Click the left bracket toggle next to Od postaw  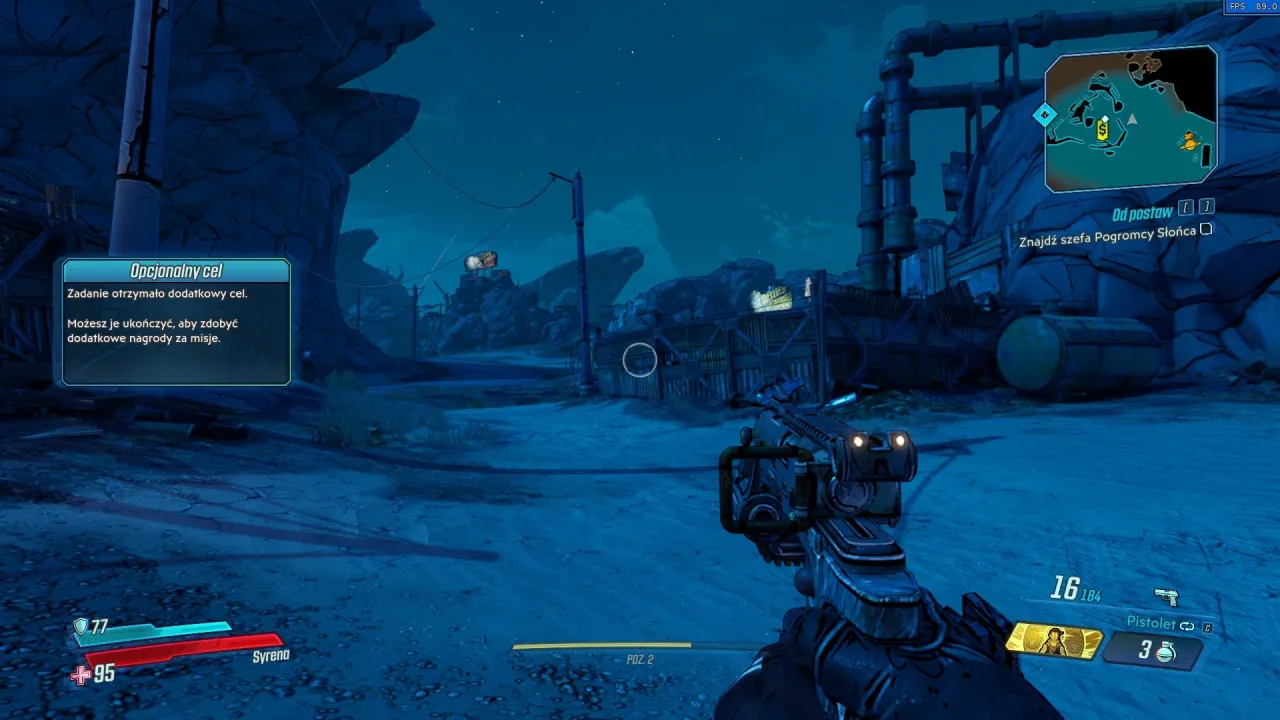tap(1185, 207)
